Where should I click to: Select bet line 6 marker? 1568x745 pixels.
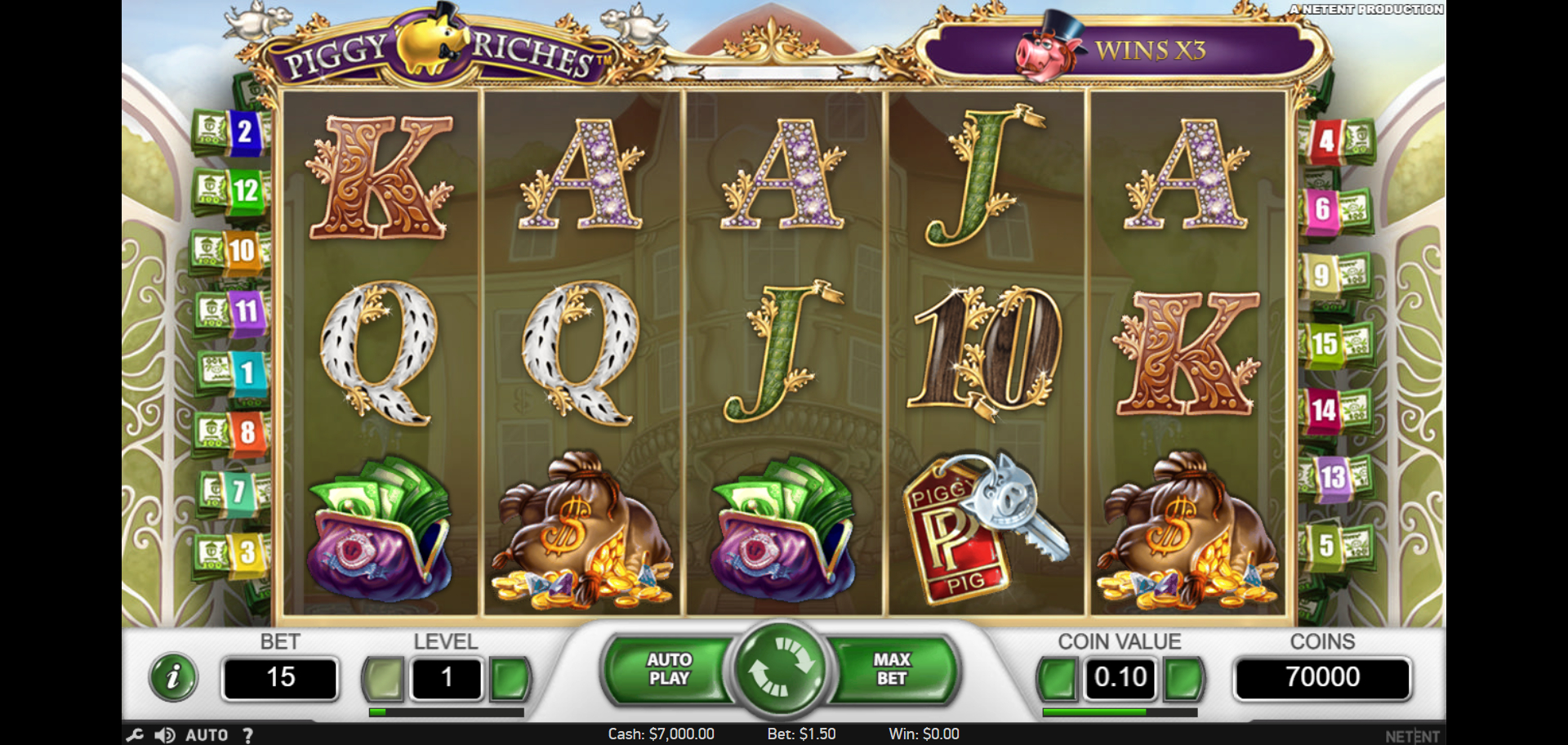point(1323,209)
